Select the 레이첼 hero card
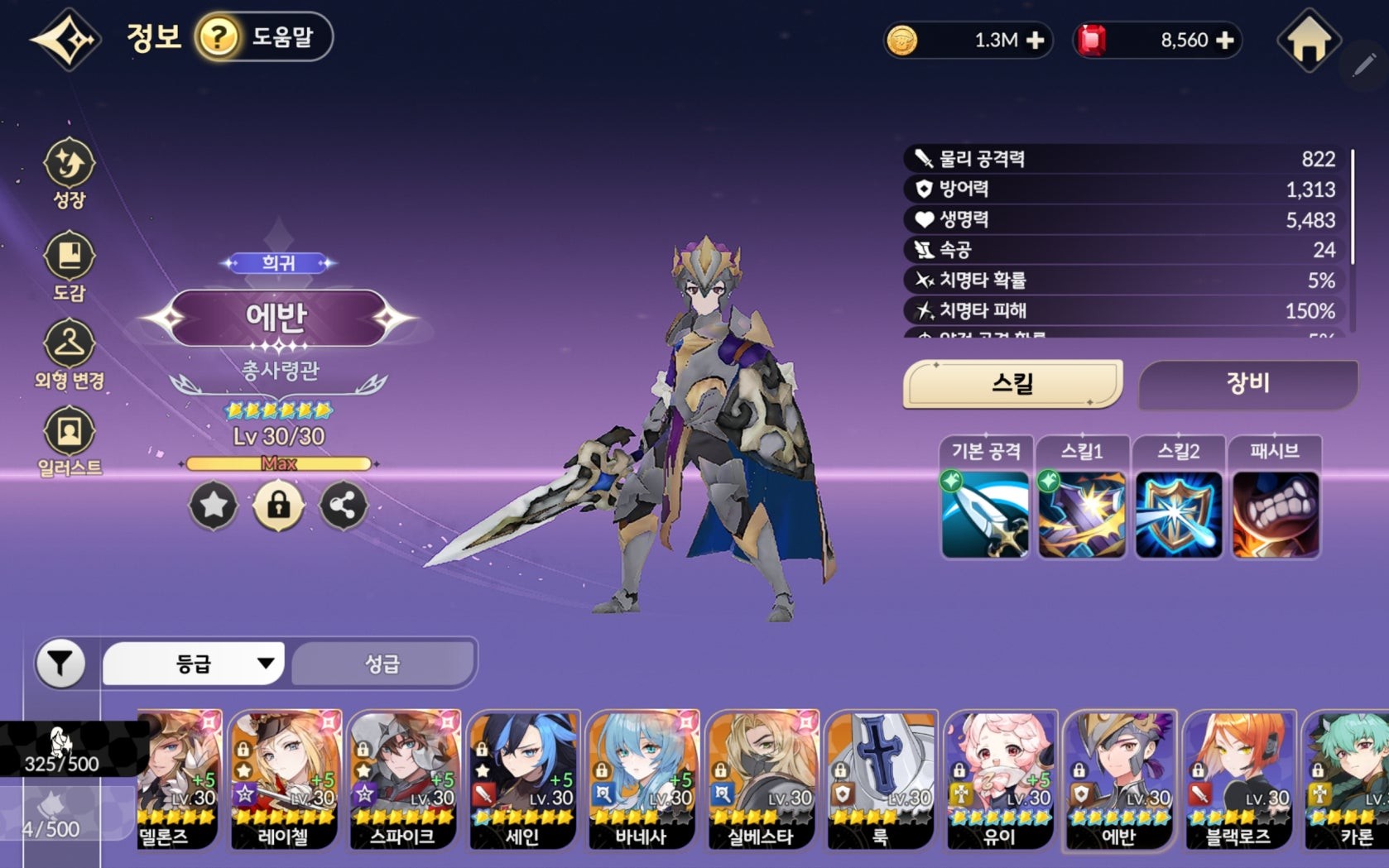1389x868 pixels. pyautogui.click(x=284, y=779)
